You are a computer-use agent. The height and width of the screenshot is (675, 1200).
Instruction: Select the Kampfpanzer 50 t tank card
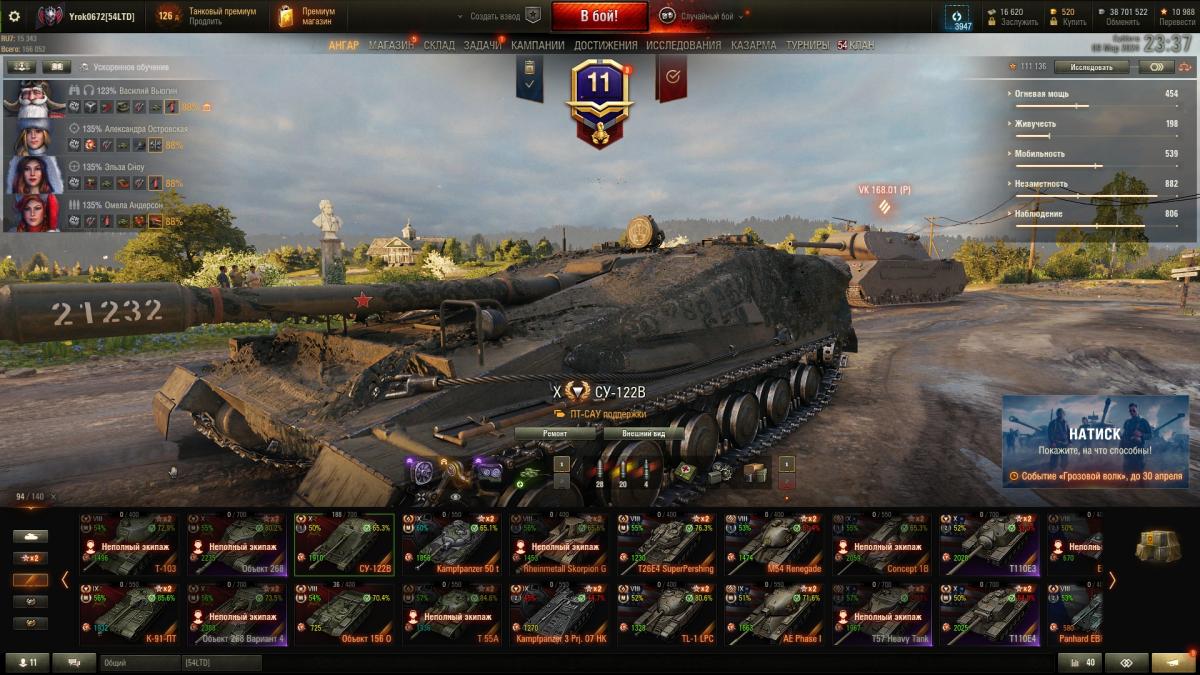[x=450, y=544]
